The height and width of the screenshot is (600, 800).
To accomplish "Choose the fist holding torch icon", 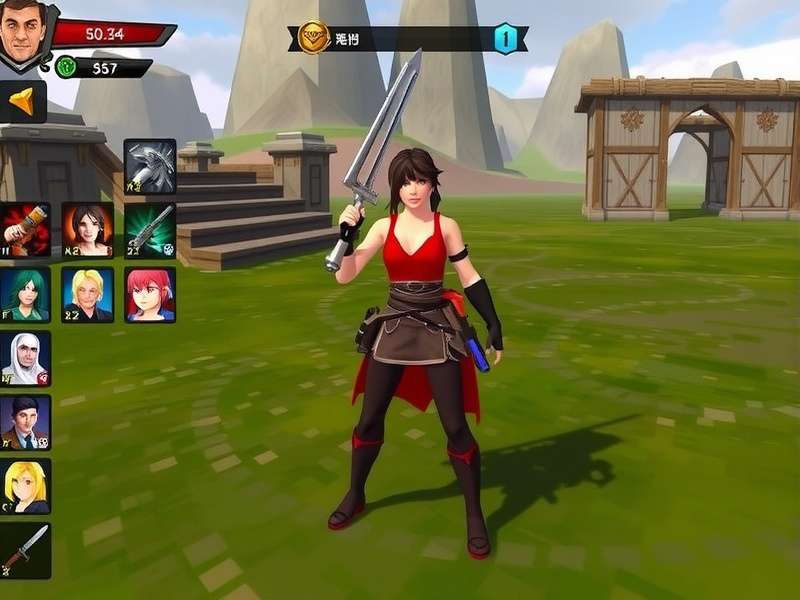I will tap(25, 230).
